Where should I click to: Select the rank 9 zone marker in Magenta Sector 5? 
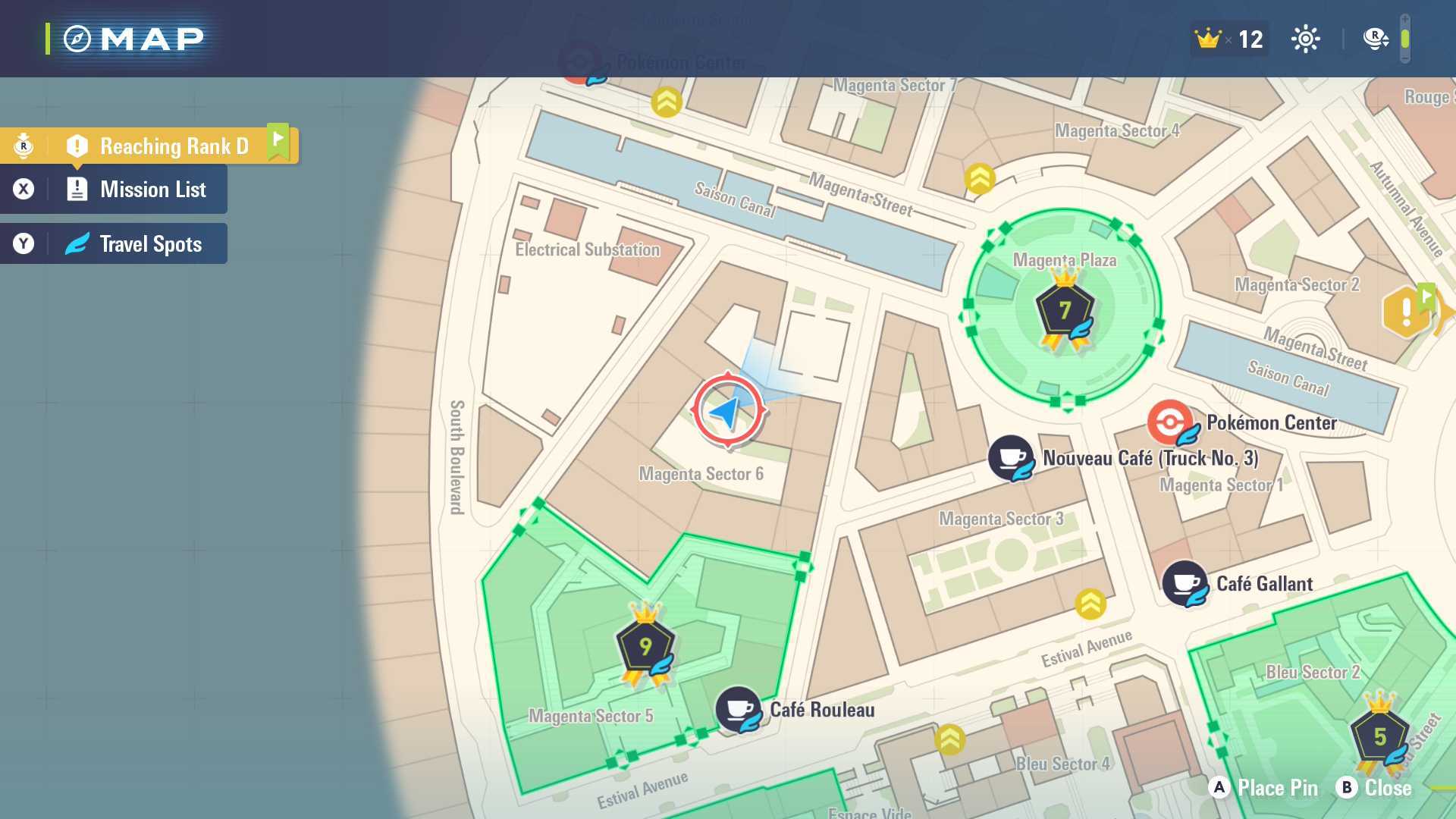coord(645,647)
